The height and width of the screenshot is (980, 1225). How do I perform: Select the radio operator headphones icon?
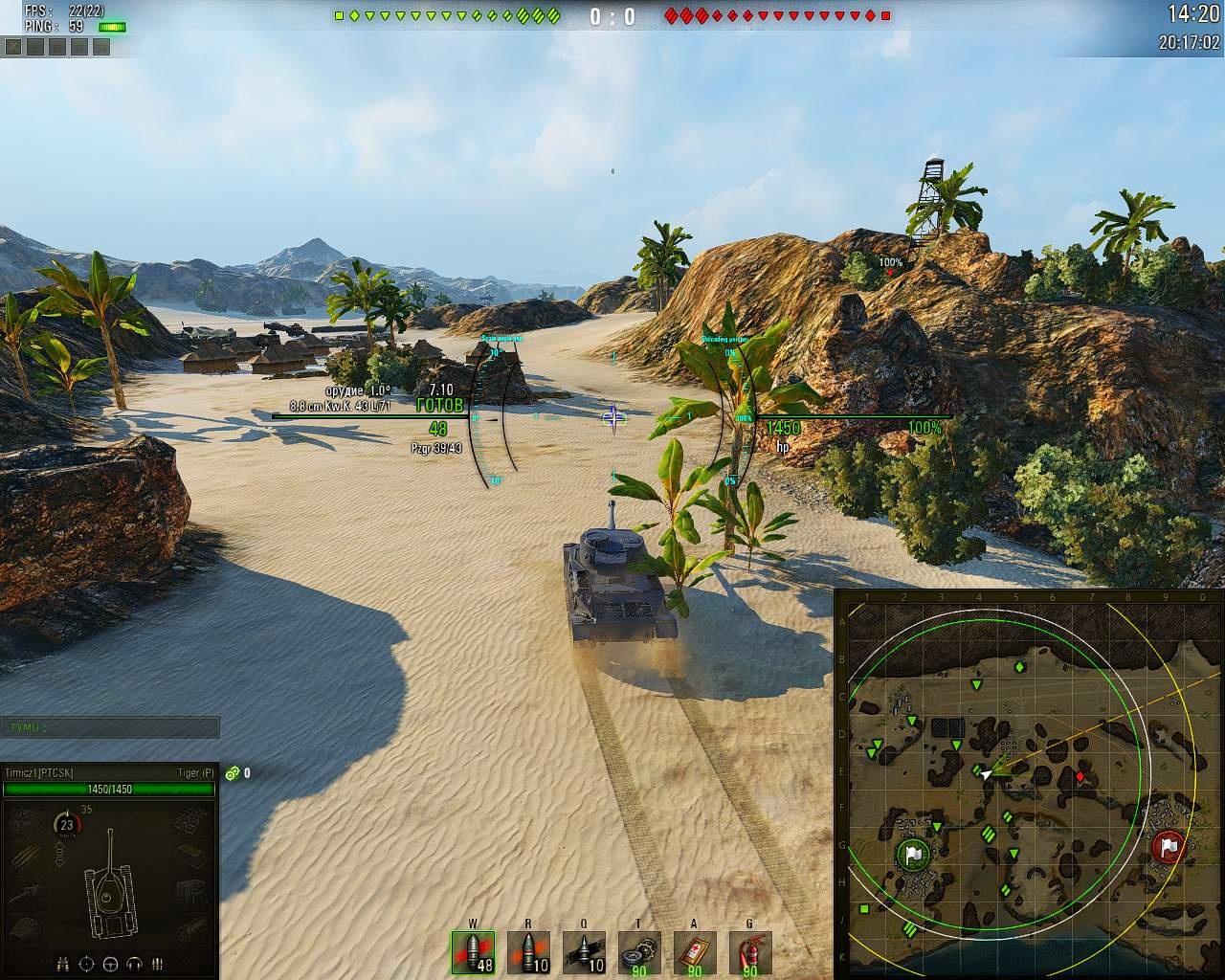134,964
